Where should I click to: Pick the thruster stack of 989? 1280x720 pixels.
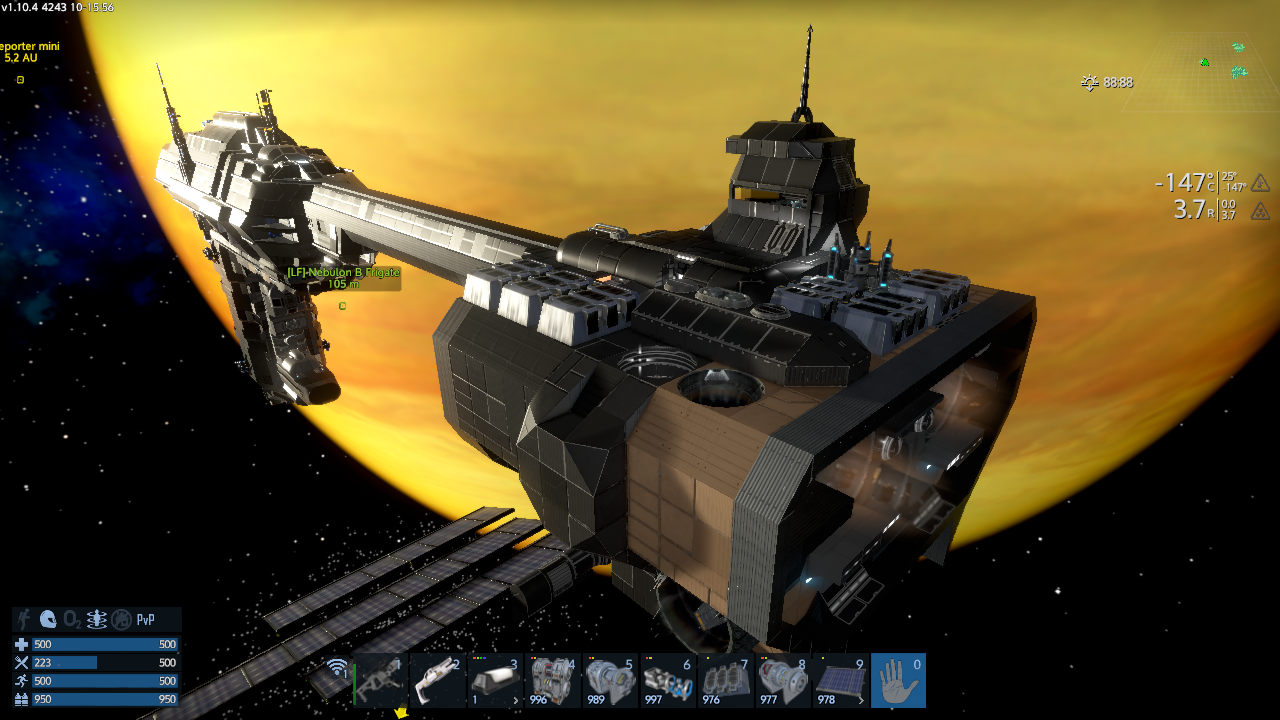(610, 681)
